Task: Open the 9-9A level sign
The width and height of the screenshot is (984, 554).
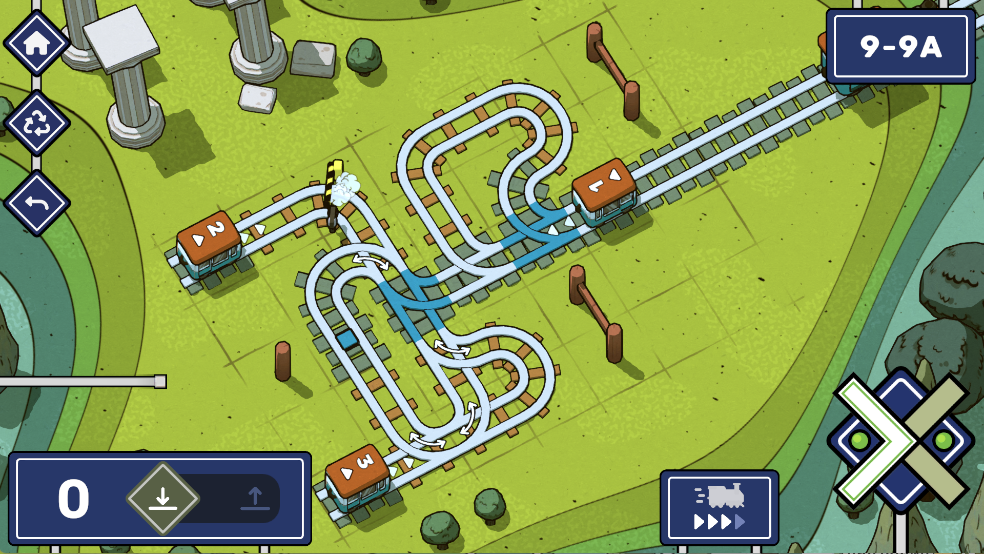Action: [900, 46]
